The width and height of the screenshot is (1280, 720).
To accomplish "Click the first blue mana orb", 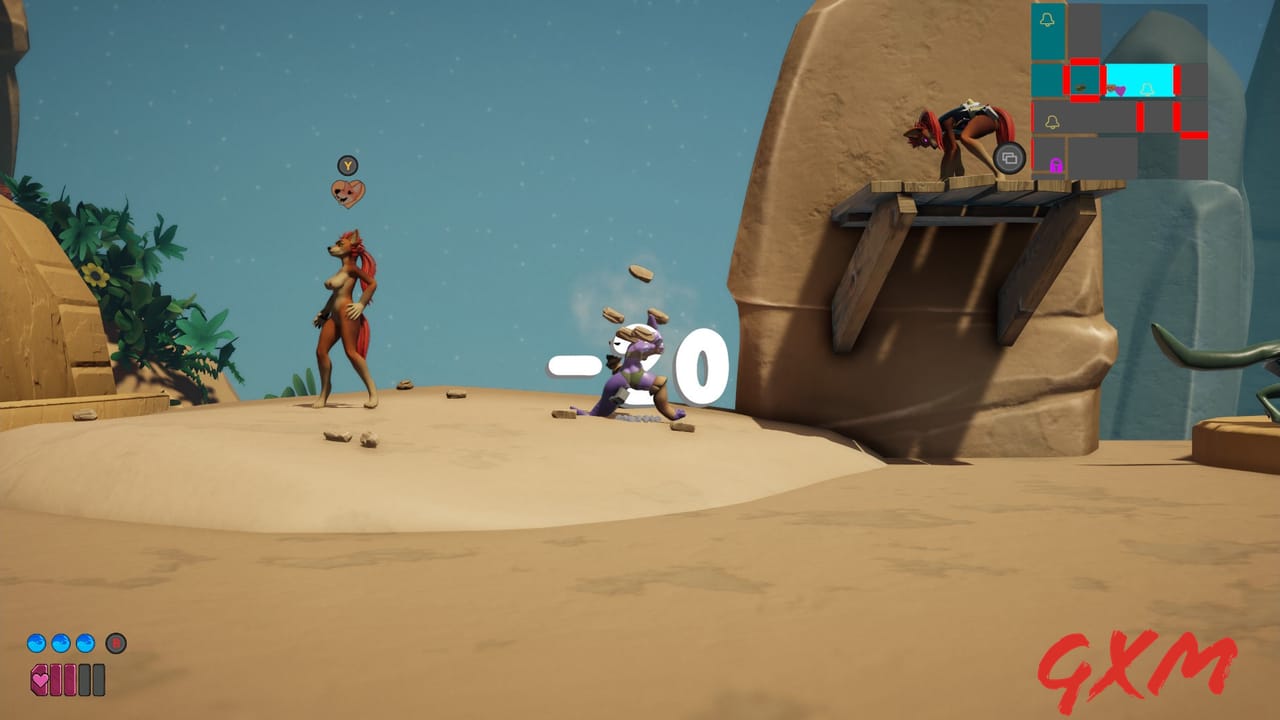I will click(x=37, y=642).
